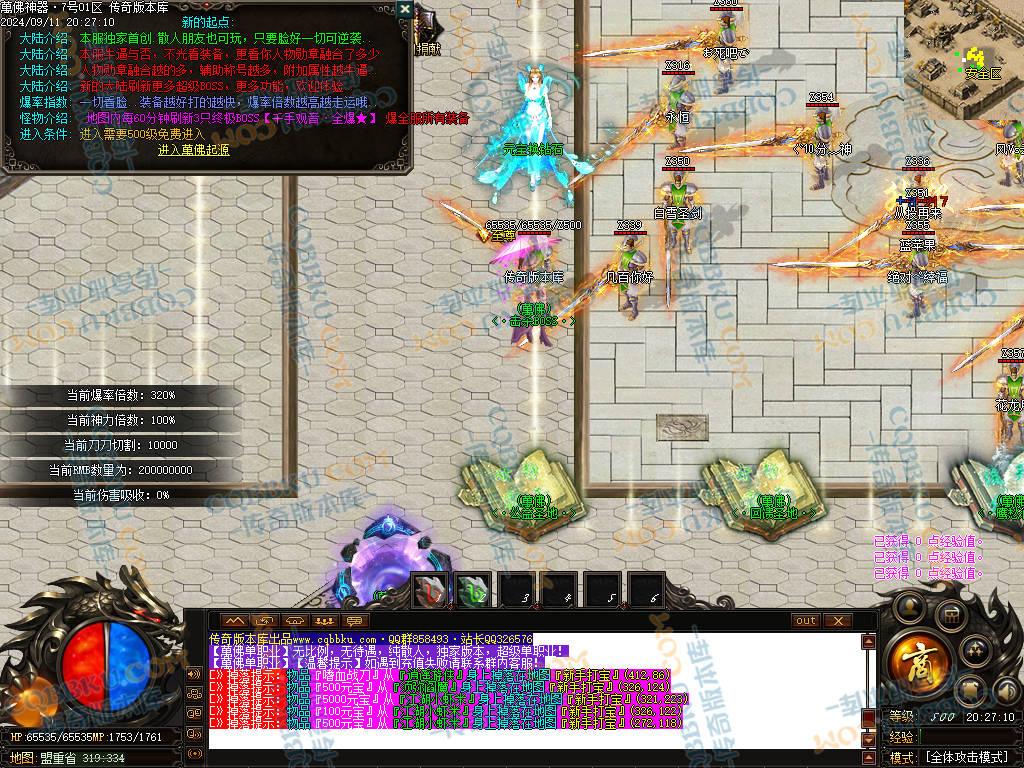Open the bag chest icon
Screen dimensions: 1024x768
(x=950, y=614)
